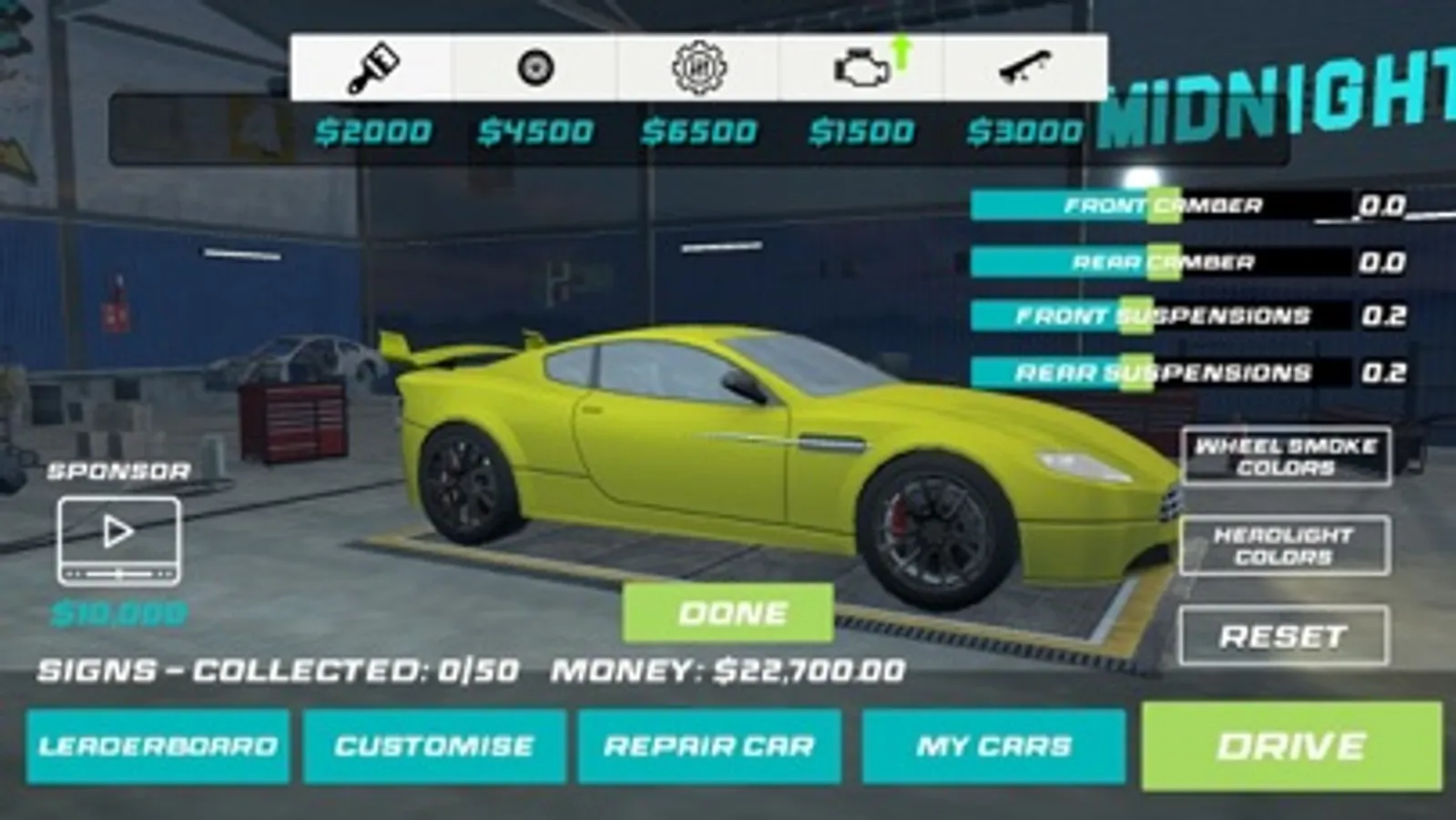The width and height of the screenshot is (1456, 820).
Task: Open the Wheel Smoke Colors picker
Action: pyautogui.click(x=1288, y=456)
